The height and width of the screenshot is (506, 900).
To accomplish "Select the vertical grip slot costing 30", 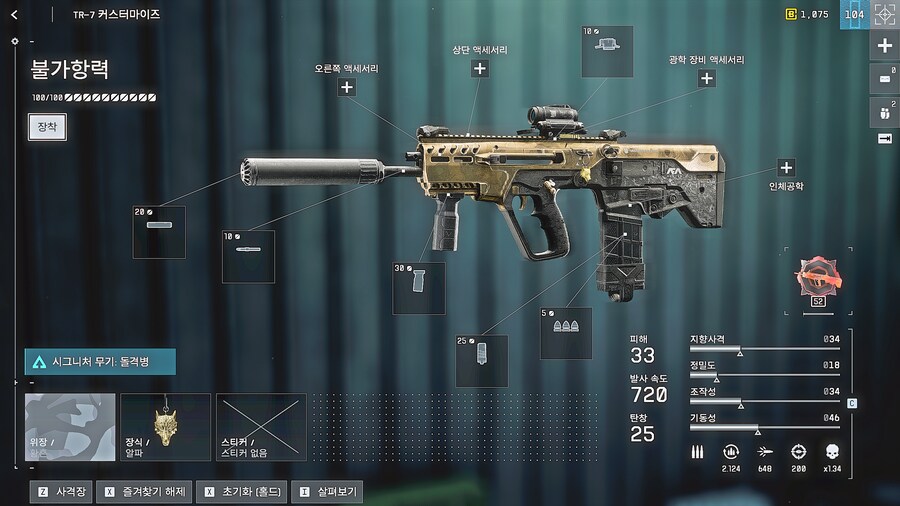I will click(x=419, y=289).
